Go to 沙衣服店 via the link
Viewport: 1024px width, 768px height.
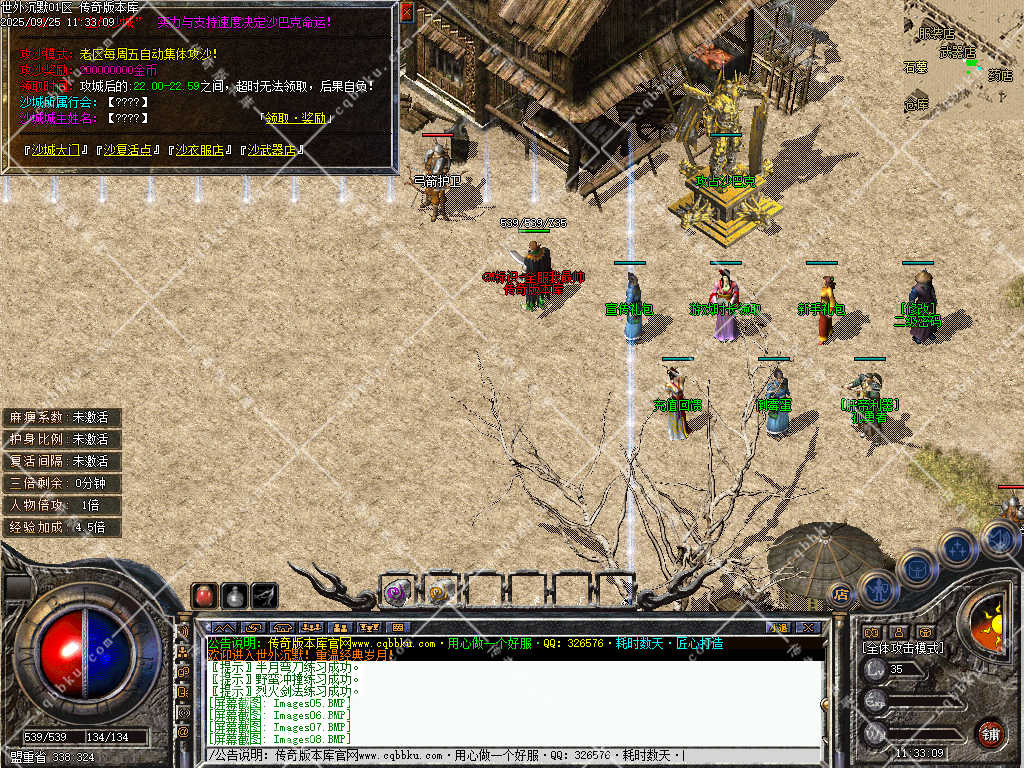click(x=199, y=150)
